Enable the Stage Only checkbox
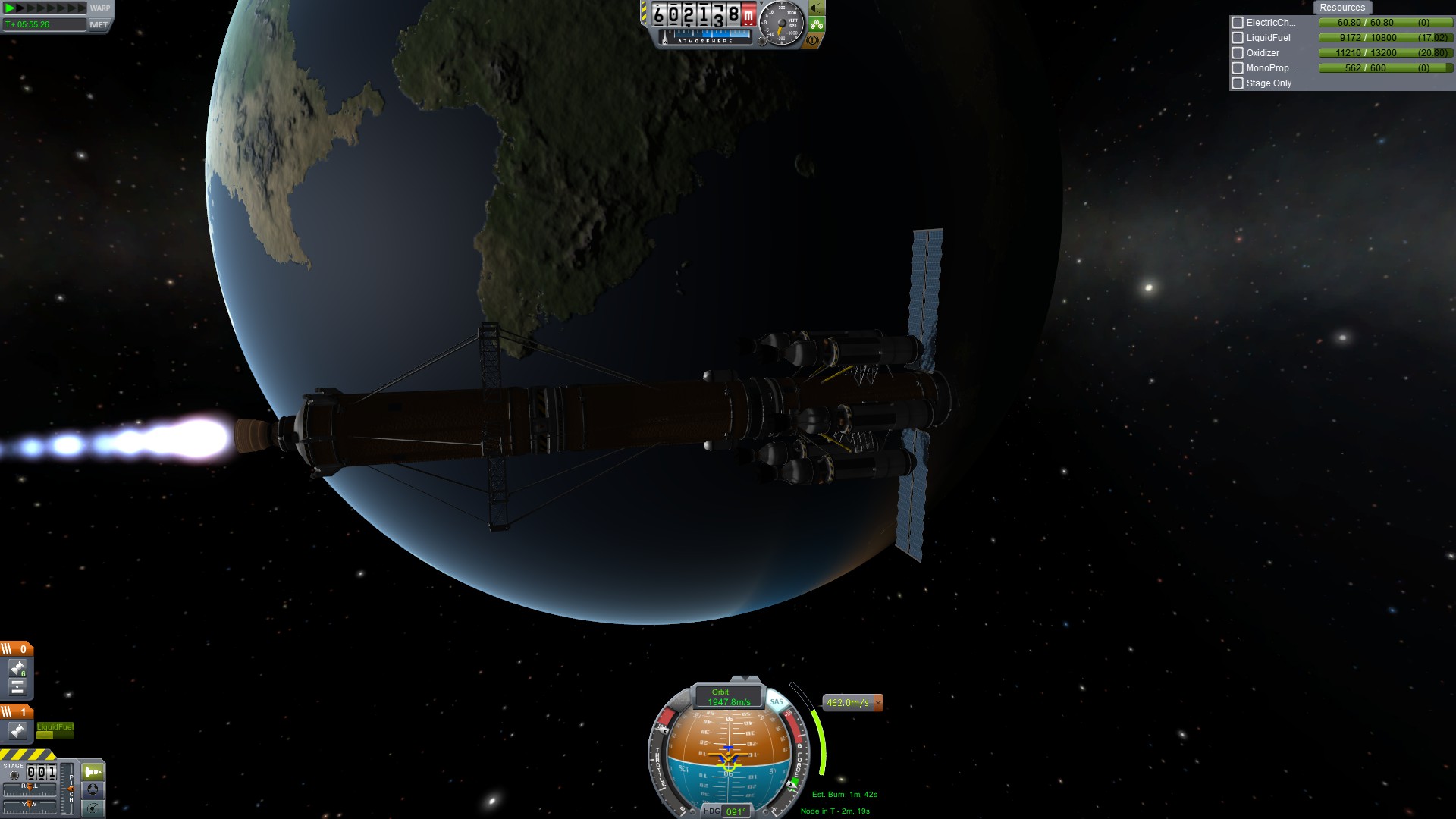Screen dimensions: 1456x819 point(1238,83)
